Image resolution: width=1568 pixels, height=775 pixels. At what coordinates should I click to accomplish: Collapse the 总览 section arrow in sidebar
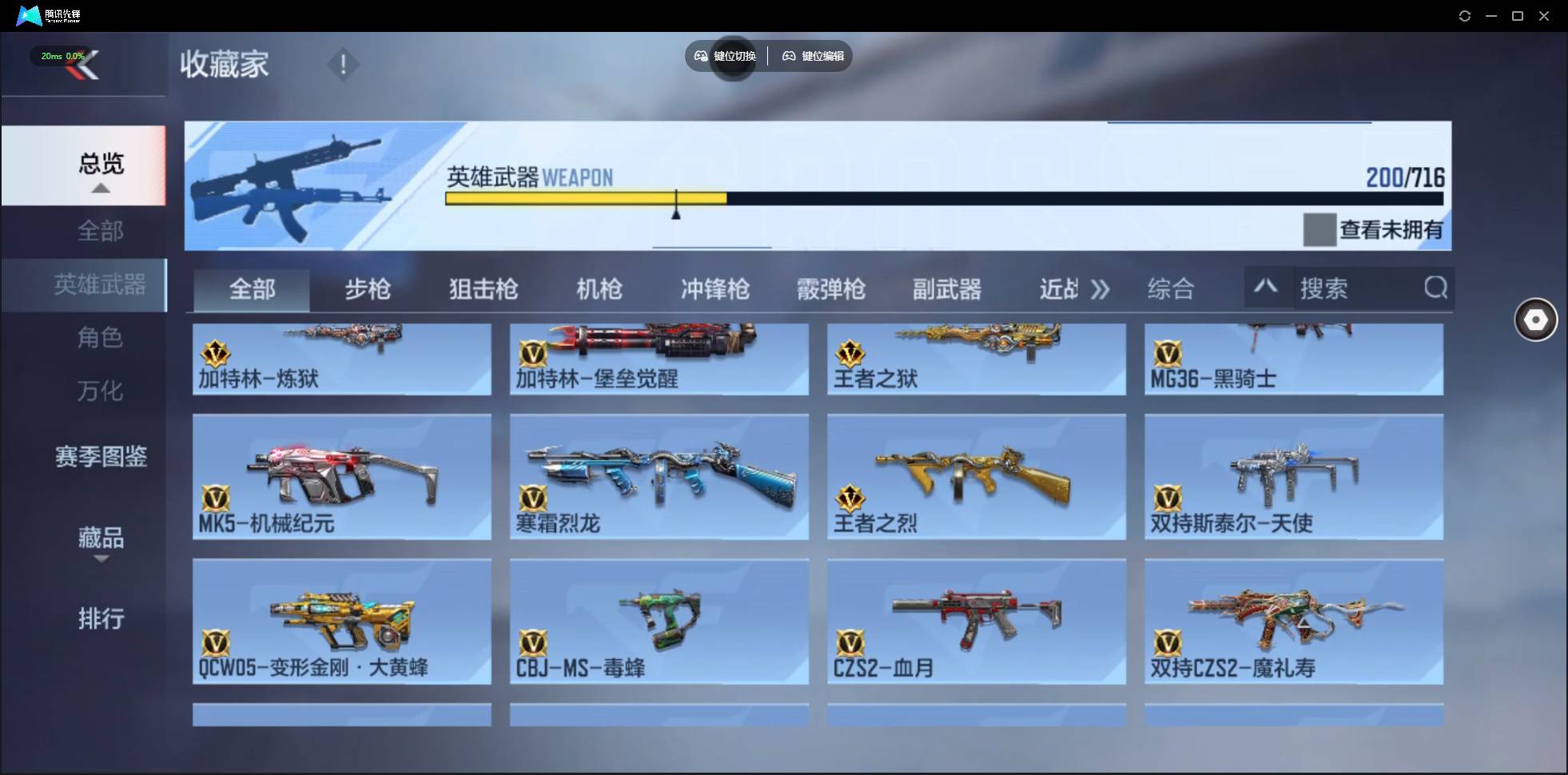click(x=100, y=188)
